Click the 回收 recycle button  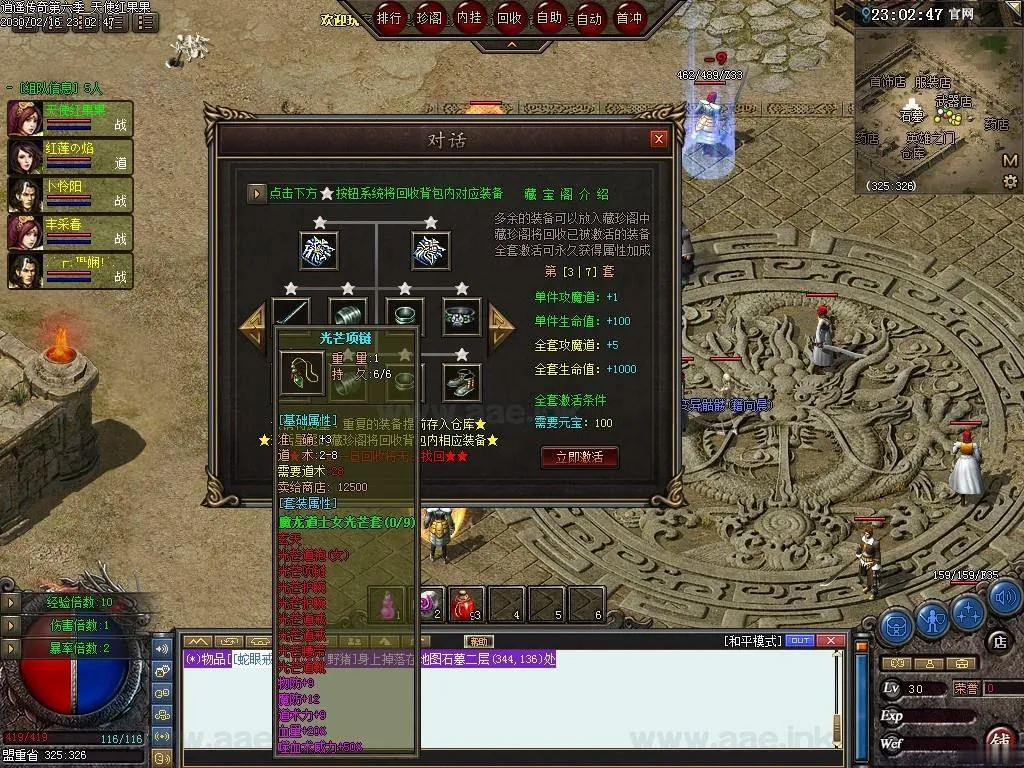509,18
